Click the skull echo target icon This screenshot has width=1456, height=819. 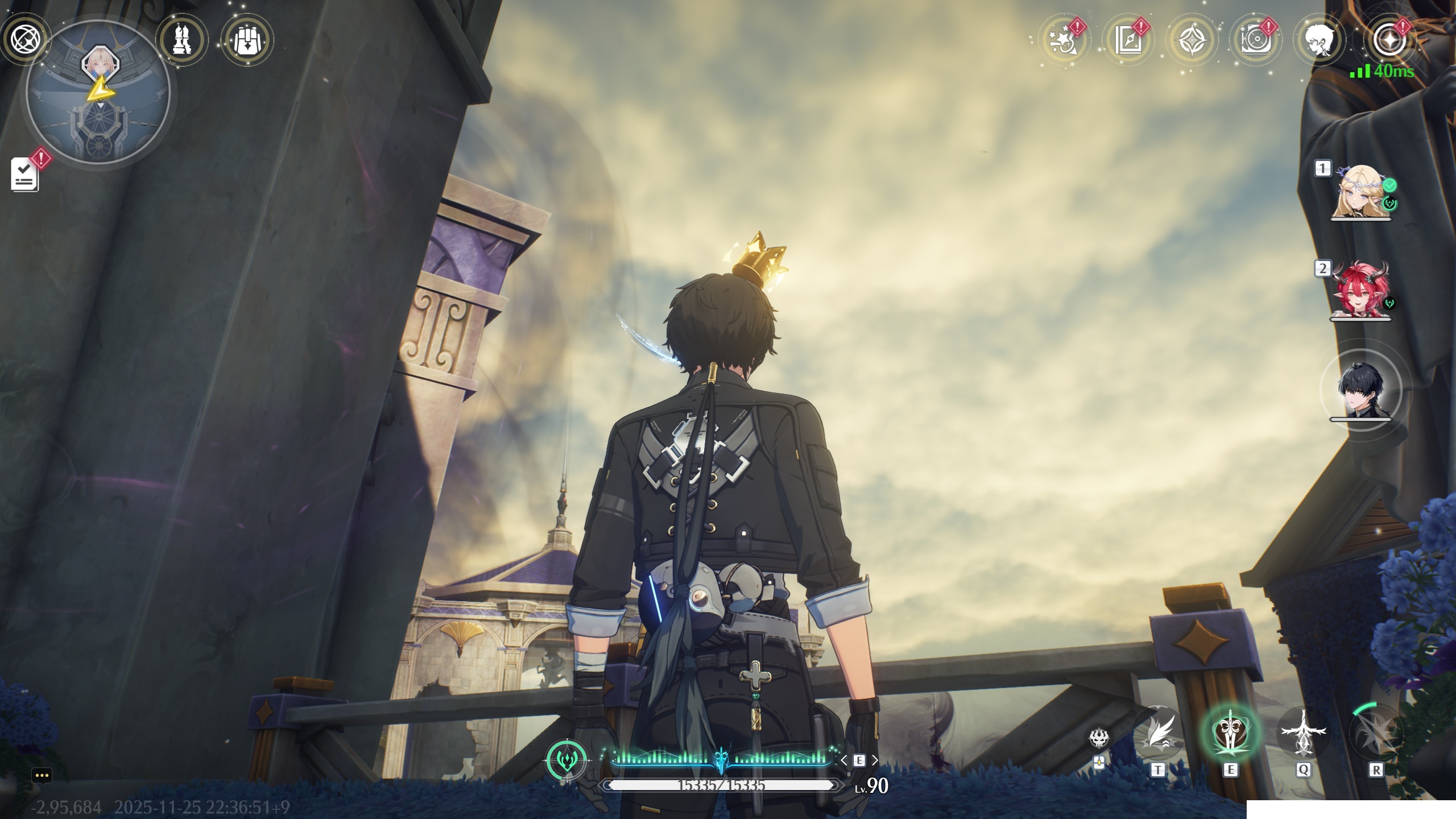pos(1099,738)
